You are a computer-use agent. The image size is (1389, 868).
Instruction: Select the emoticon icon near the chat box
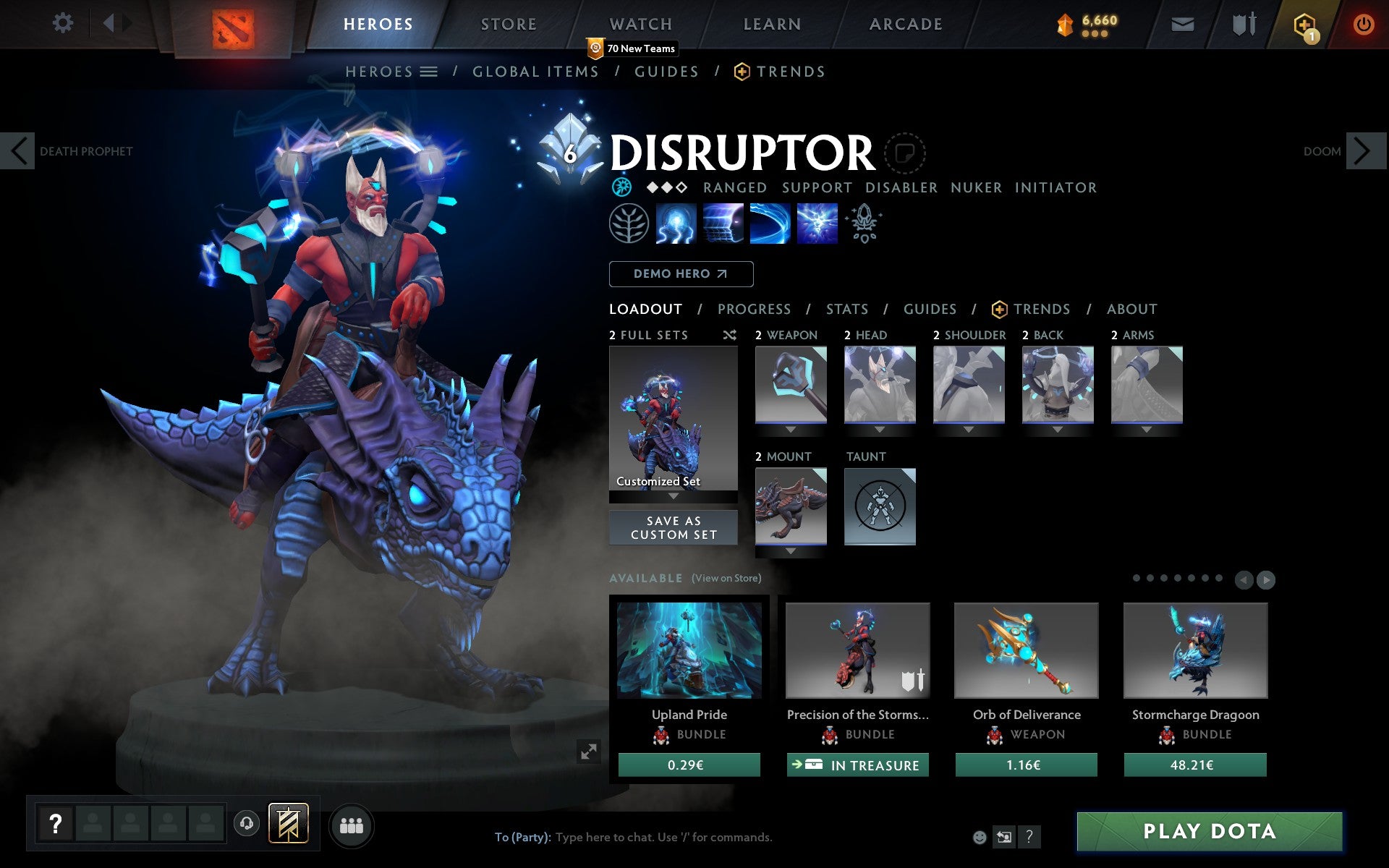[981, 837]
